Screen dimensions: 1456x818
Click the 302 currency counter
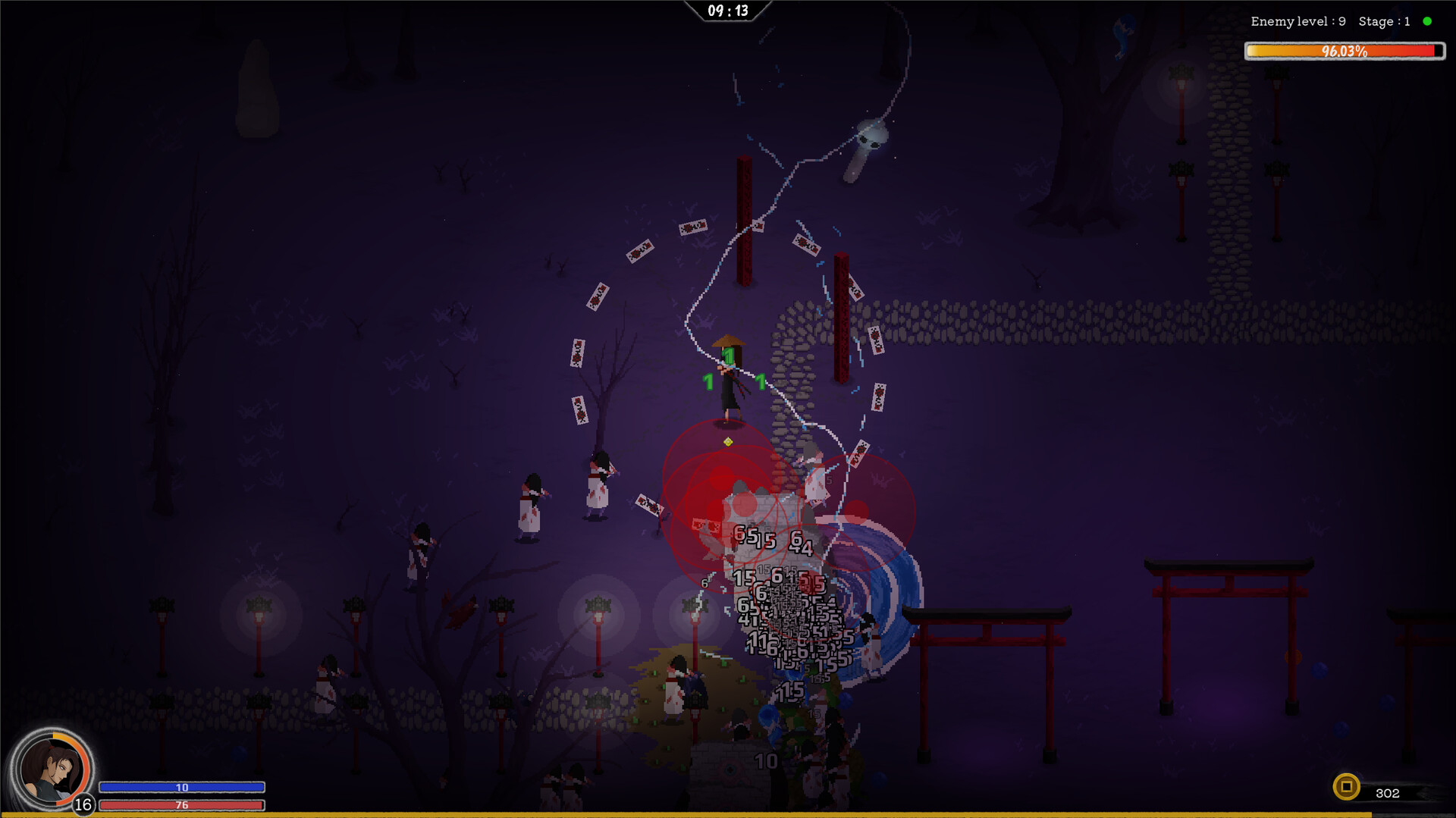click(x=1389, y=793)
